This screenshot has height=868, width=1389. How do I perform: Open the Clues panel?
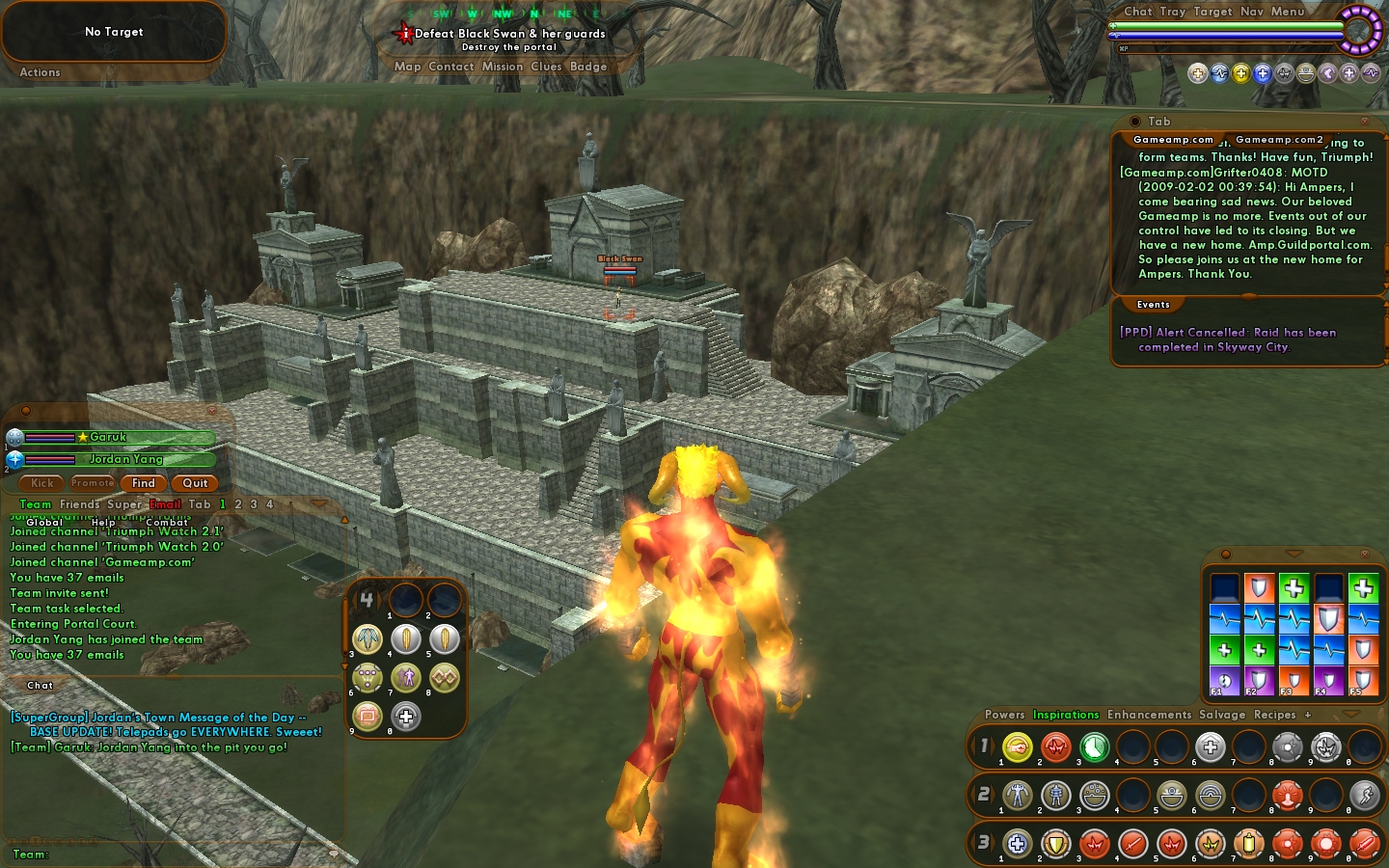(546, 67)
